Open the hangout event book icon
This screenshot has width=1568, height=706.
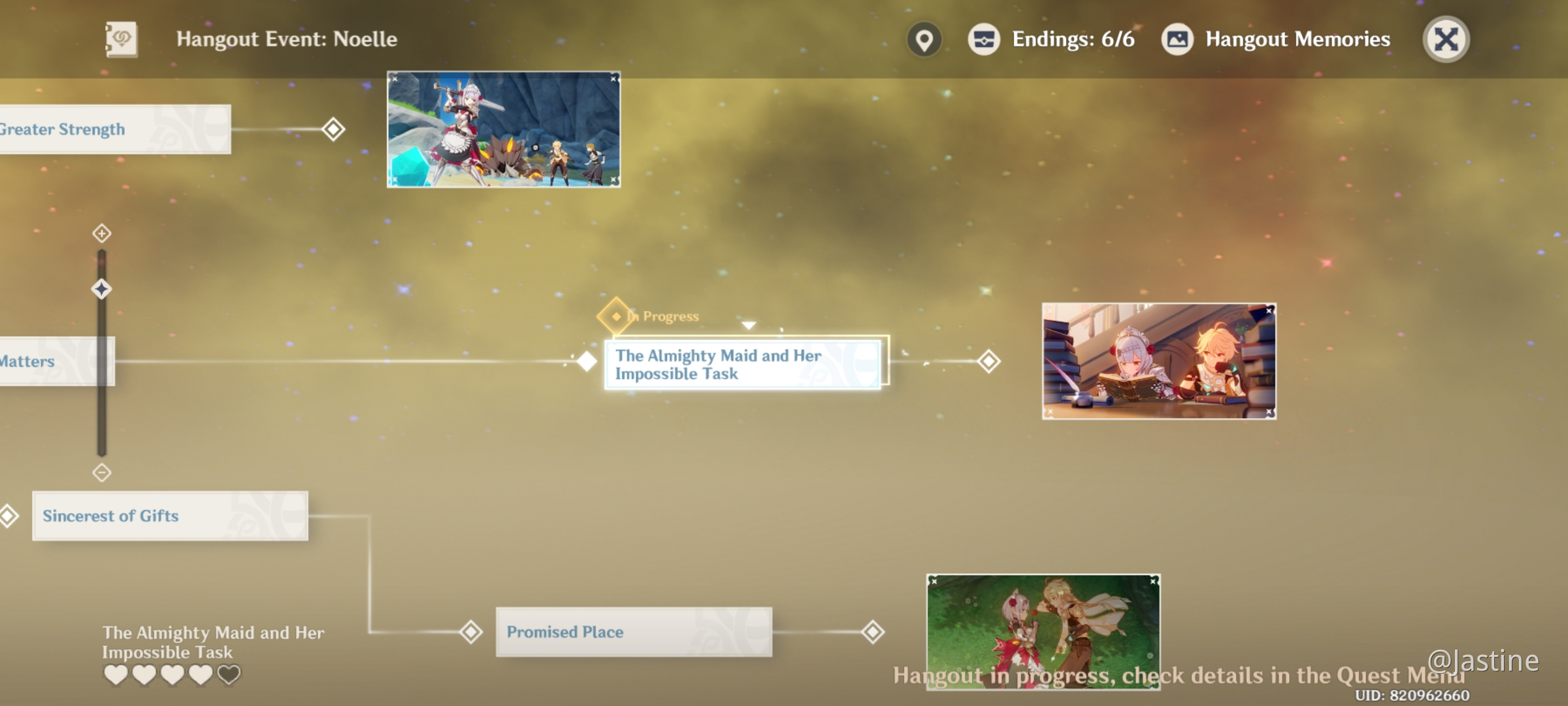click(x=122, y=39)
